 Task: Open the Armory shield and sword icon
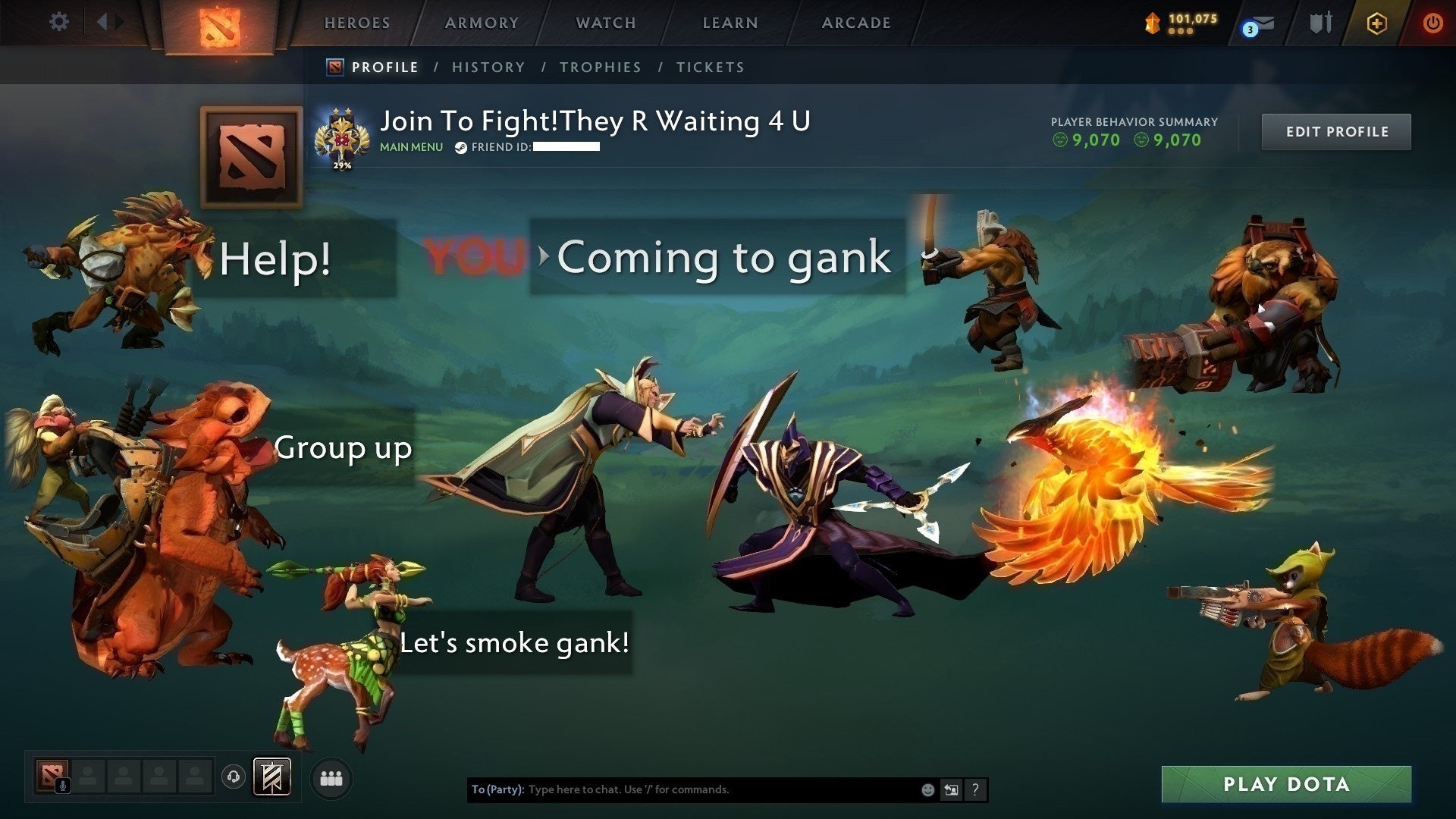point(1321,23)
